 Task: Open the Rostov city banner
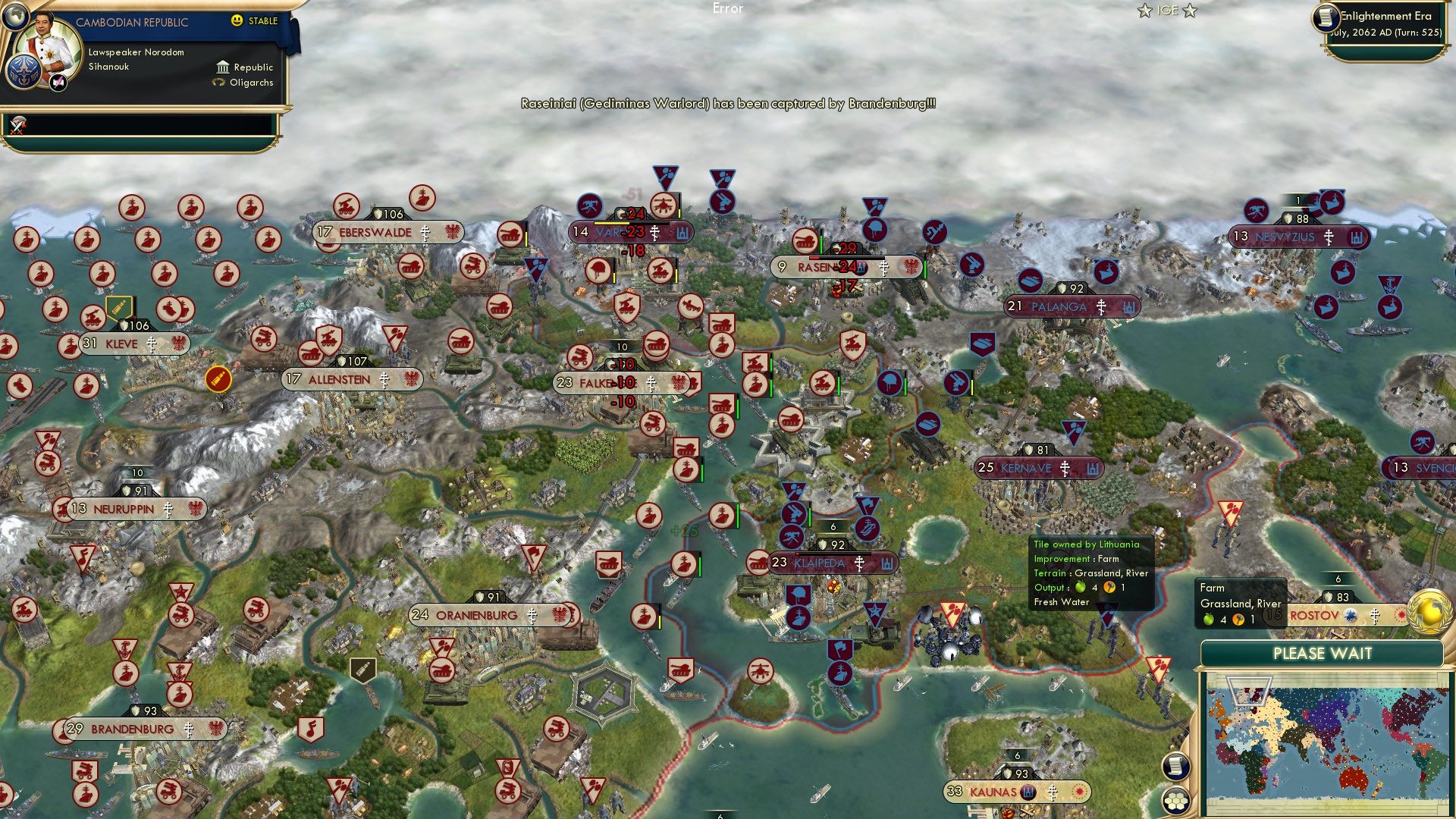(1316, 616)
